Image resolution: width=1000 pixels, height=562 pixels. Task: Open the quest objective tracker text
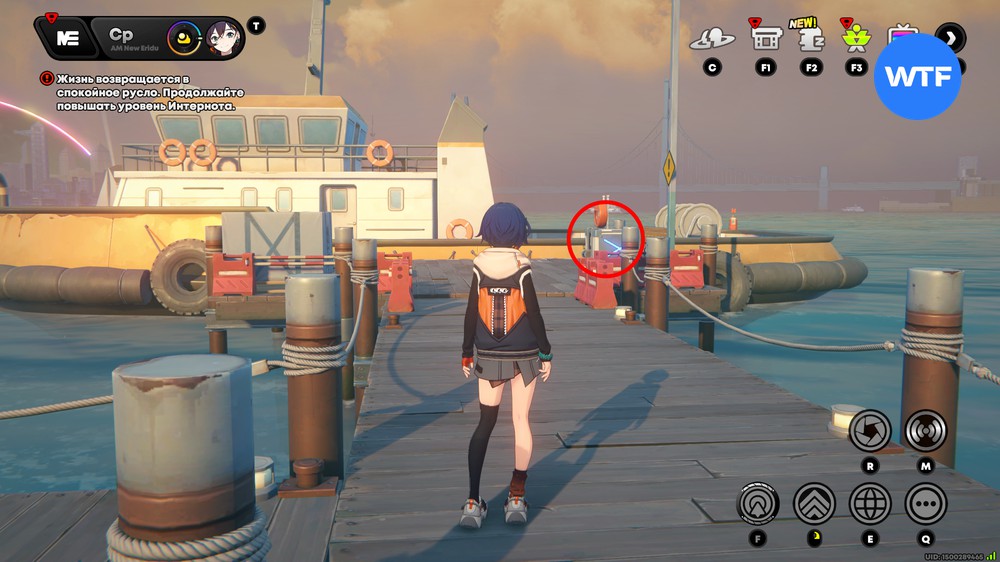(x=145, y=91)
